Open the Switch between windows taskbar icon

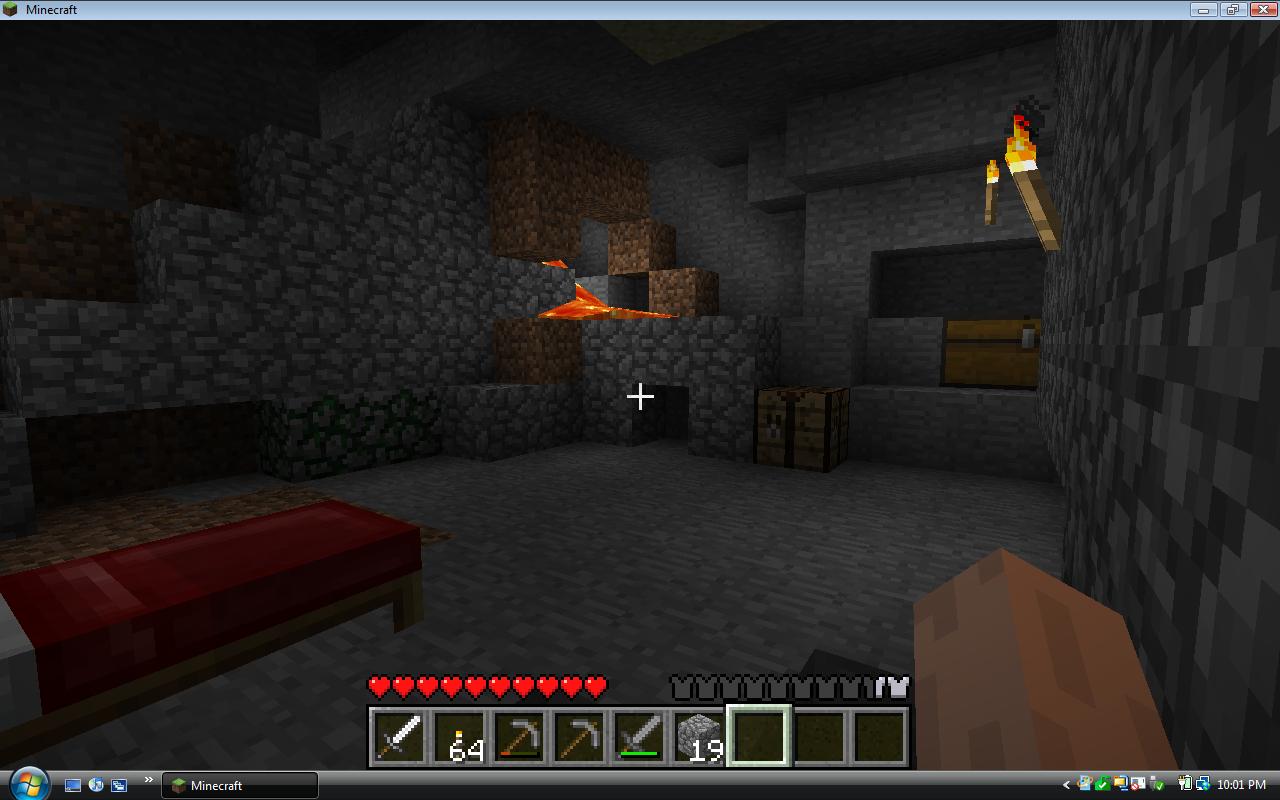pos(118,786)
